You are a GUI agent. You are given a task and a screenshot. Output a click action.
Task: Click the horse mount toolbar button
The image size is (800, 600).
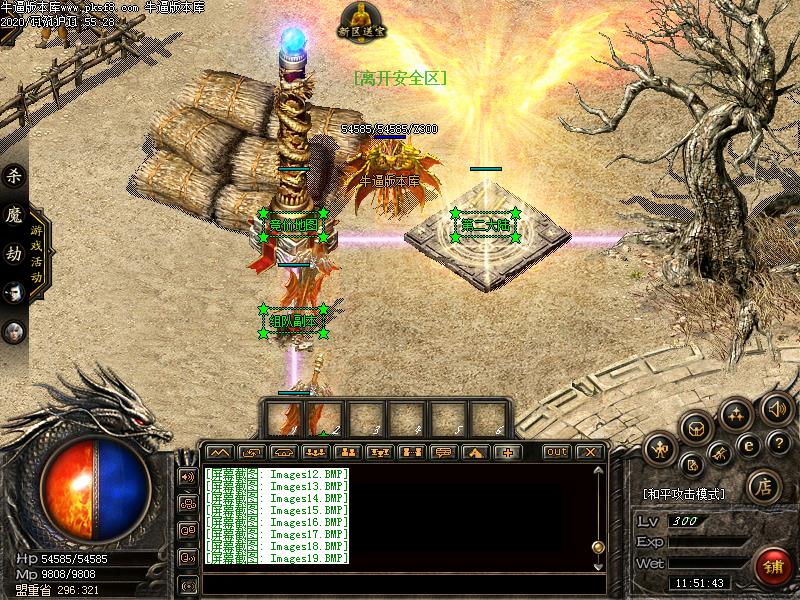click(475, 452)
